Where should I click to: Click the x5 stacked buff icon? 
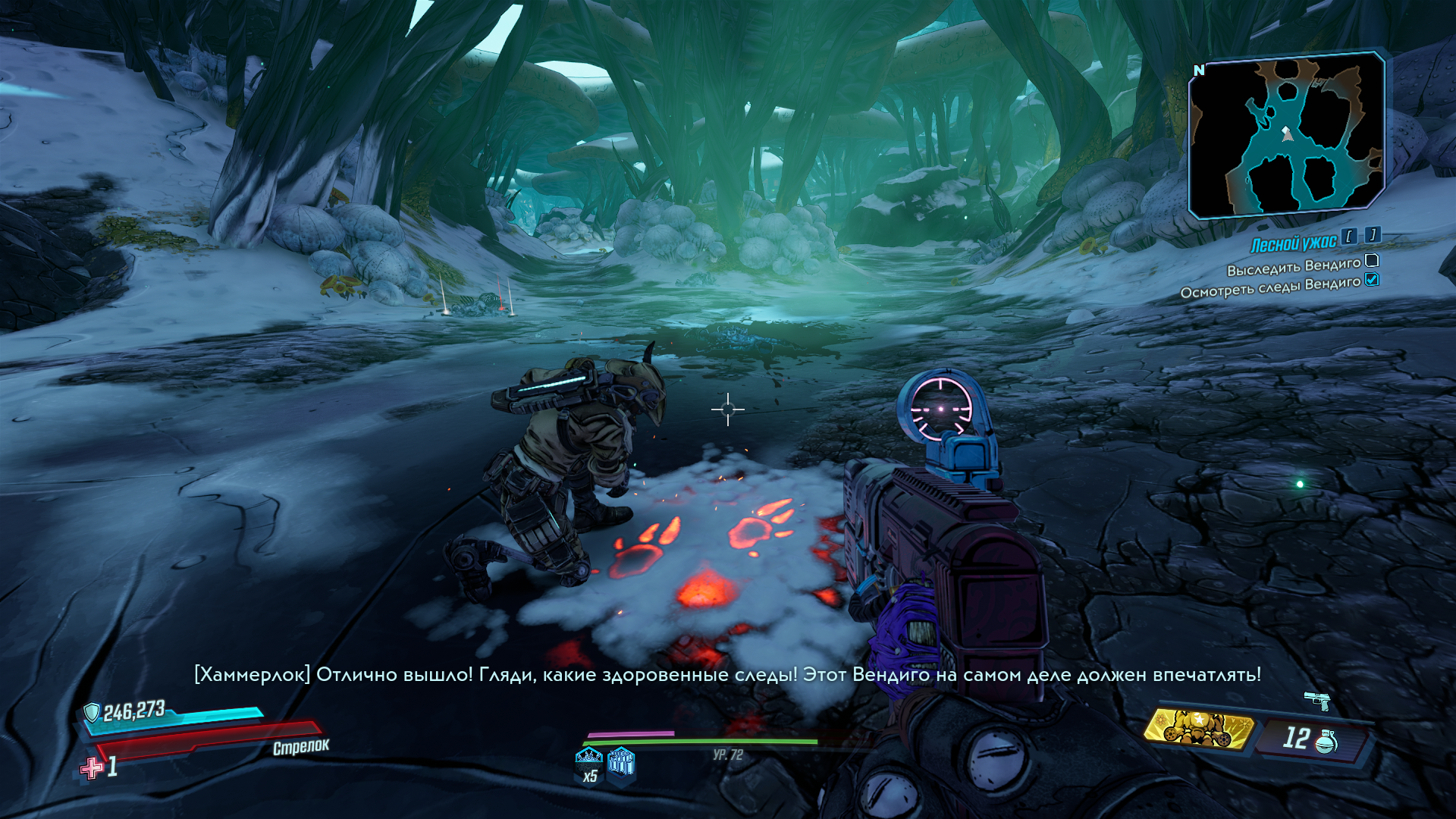589,761
